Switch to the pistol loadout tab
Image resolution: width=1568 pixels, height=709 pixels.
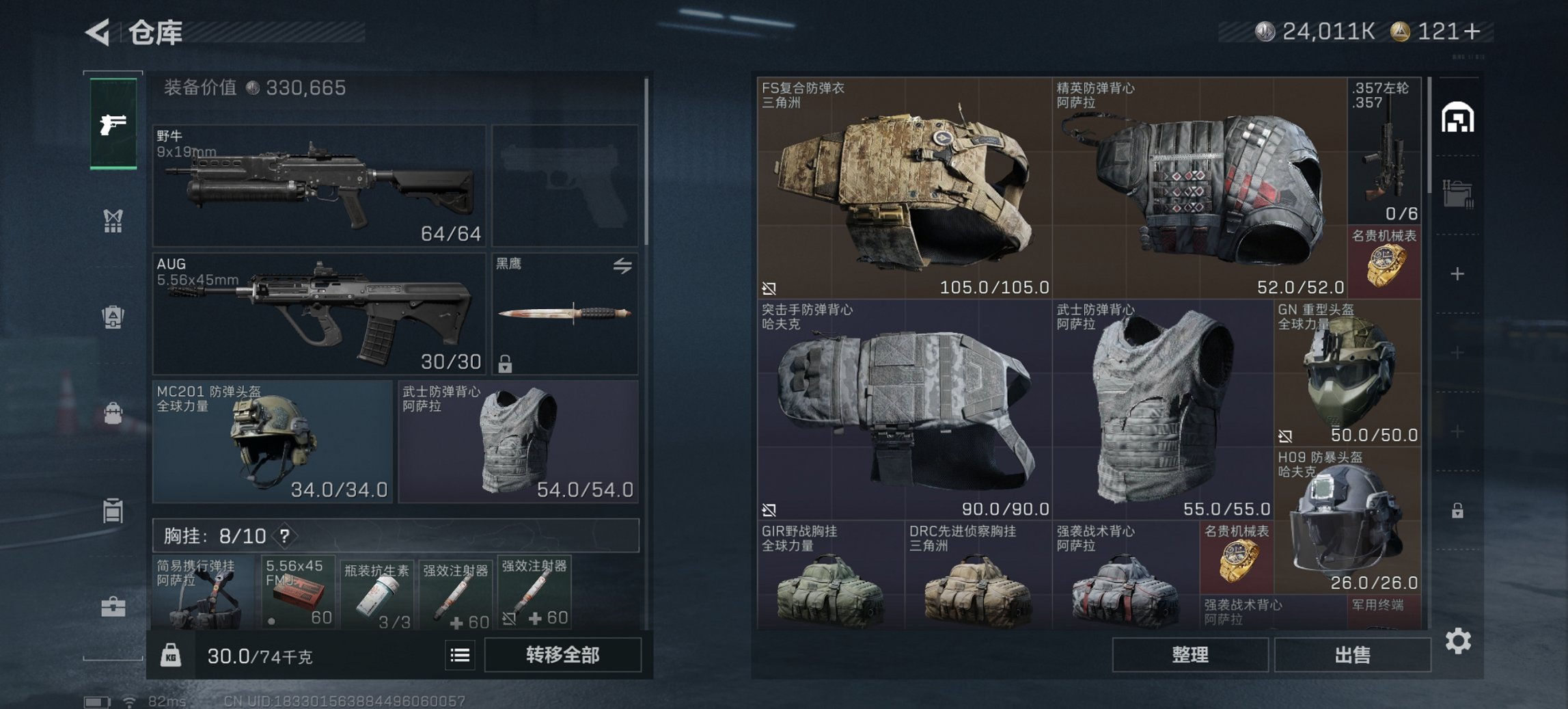tap(113, 124)
